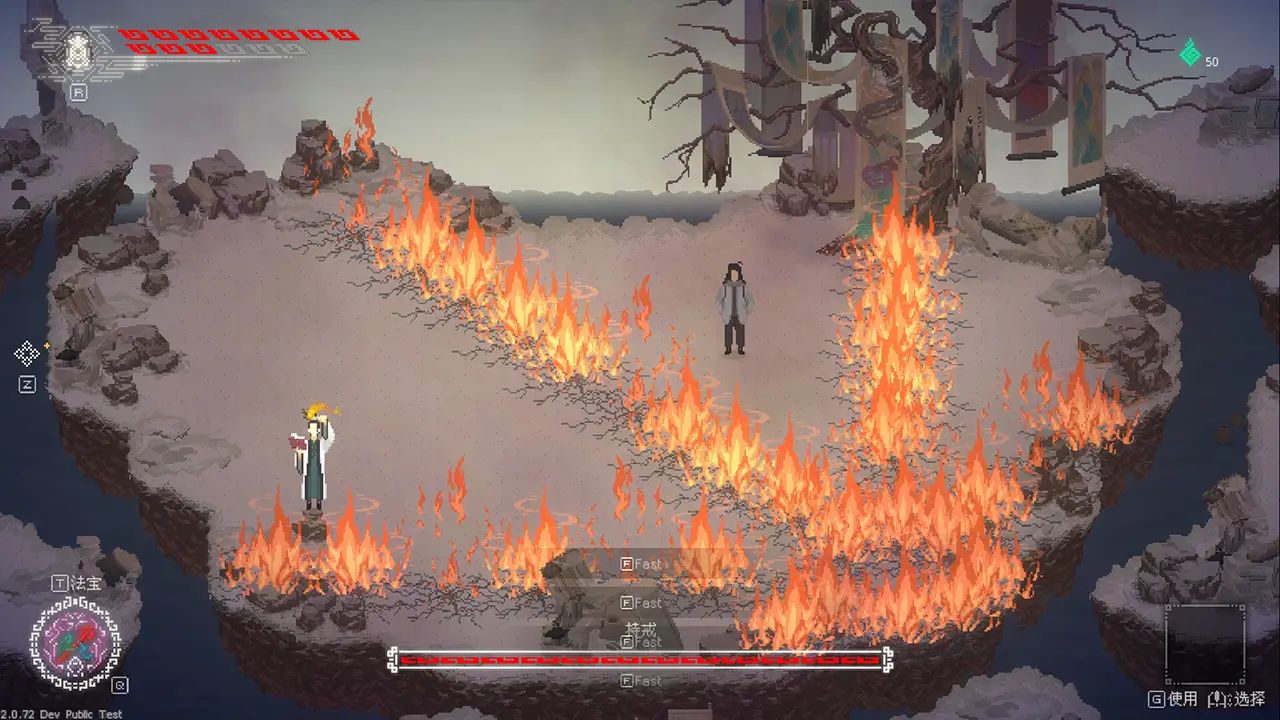
Task: Select the diamond-shaped skill icon
Action: tap(27, 353)
